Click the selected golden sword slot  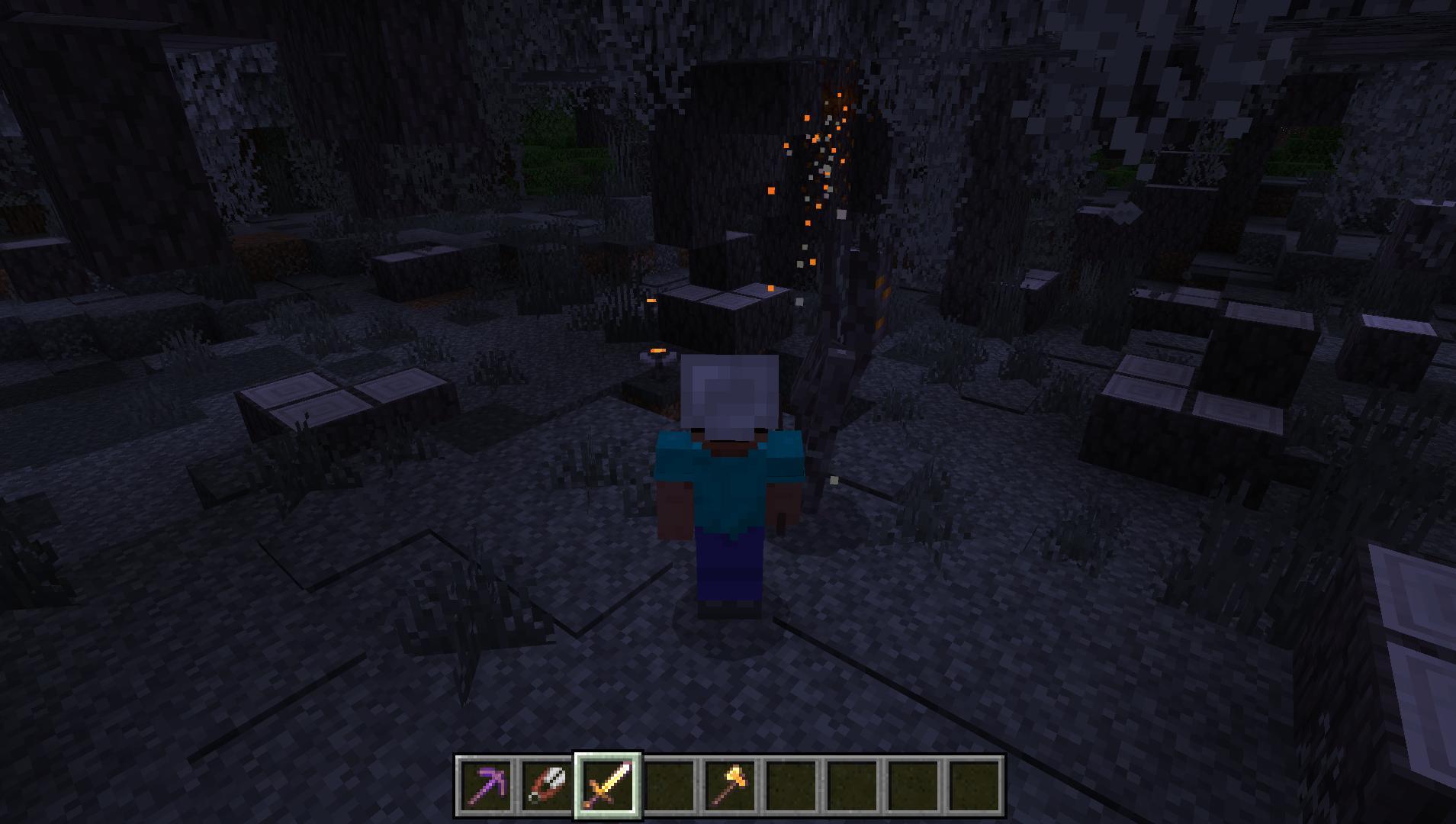pyautogui.click(x=608, y=786)
